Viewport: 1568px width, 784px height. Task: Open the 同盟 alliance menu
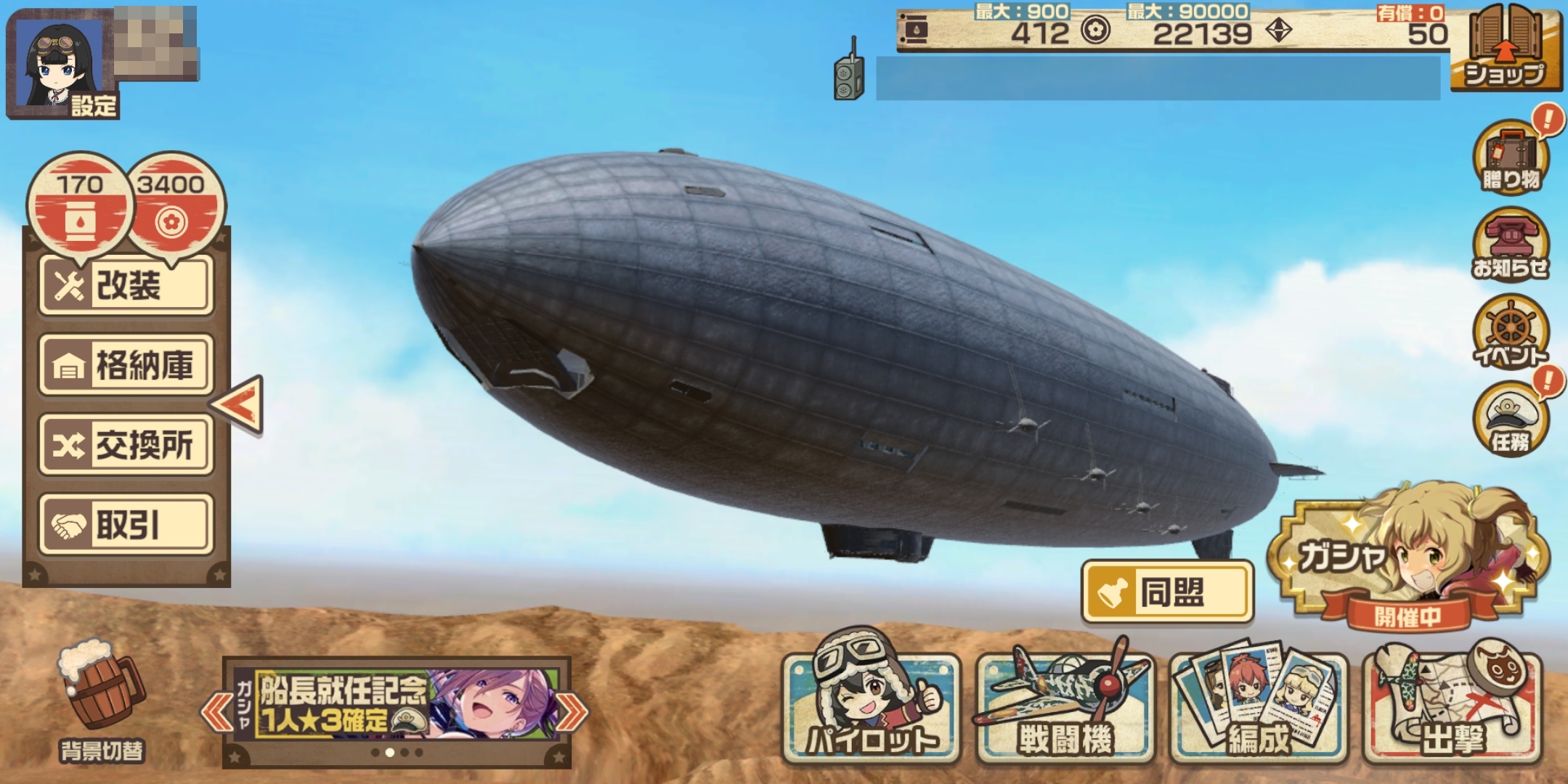1167,592
